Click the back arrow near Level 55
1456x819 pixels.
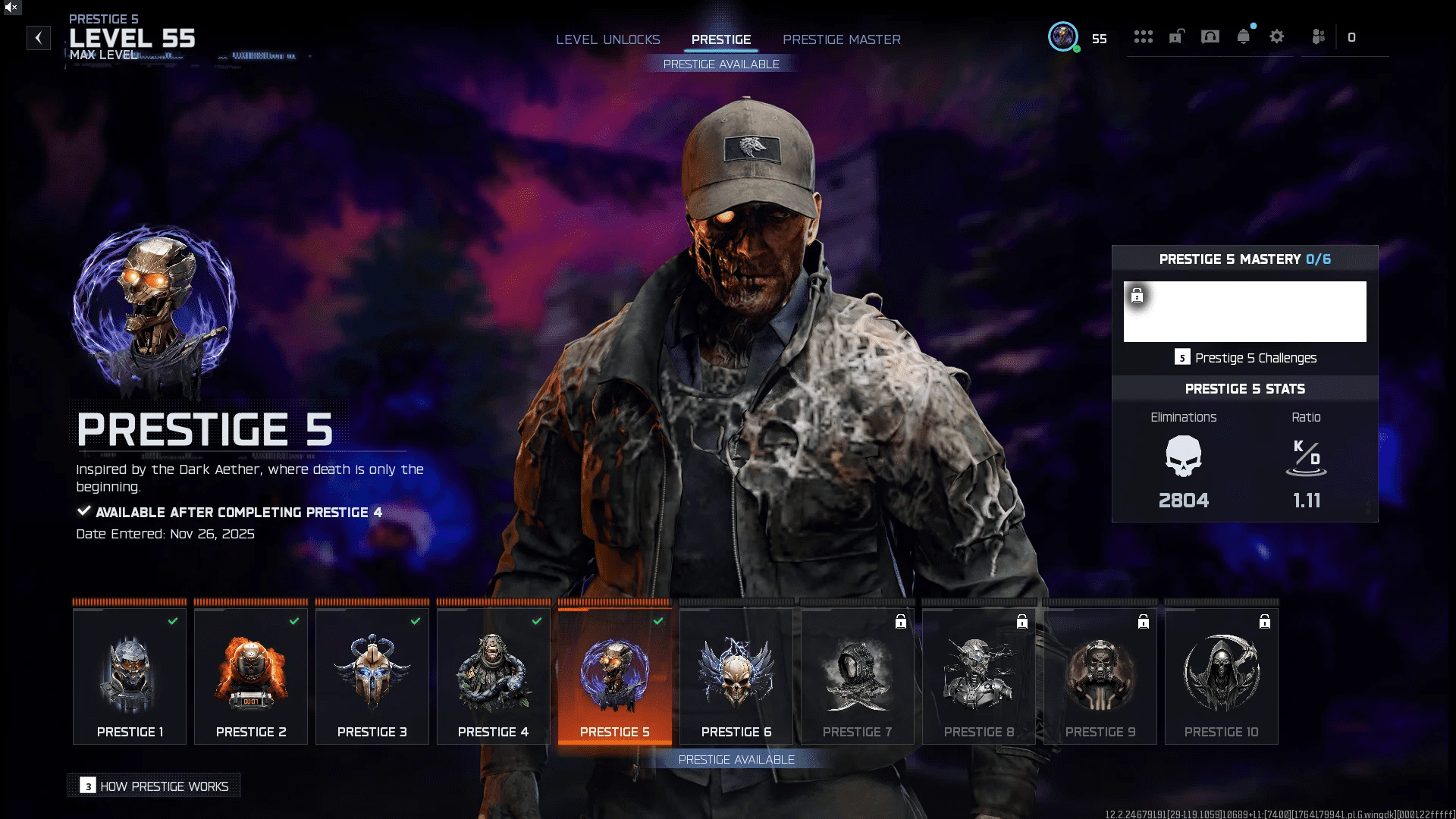(x=38, y=38)
